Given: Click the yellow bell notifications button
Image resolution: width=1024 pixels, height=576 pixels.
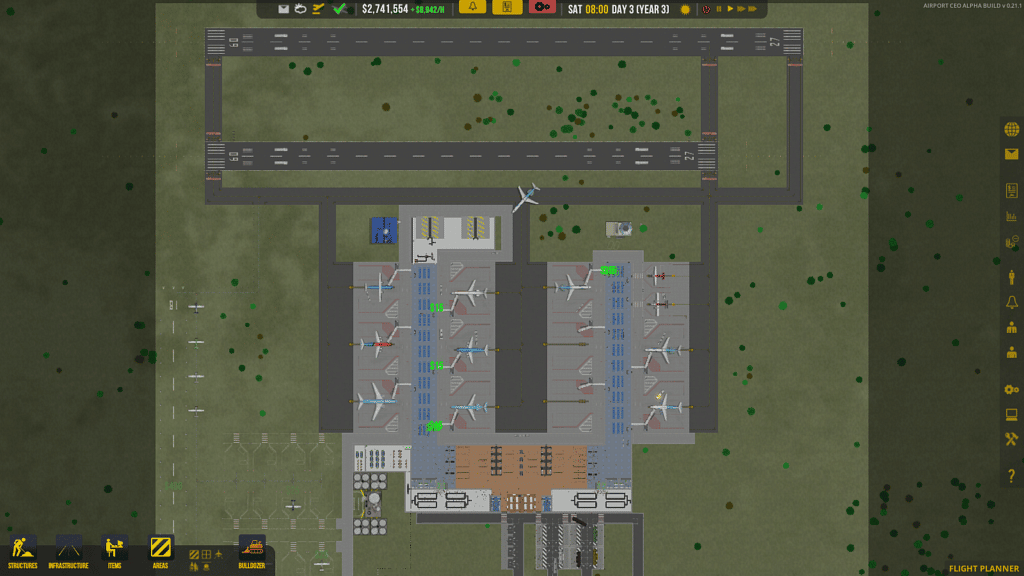Looking at the screenshot, I should (x=473, y=8).
